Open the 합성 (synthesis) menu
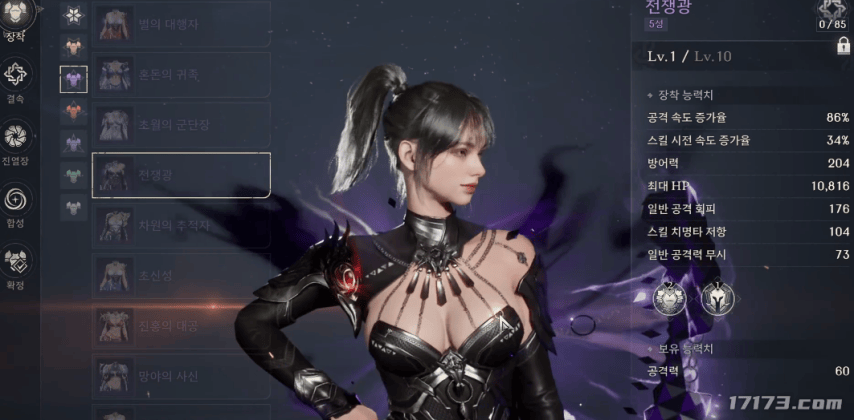The image size is (854, 420). coord(17,203)
